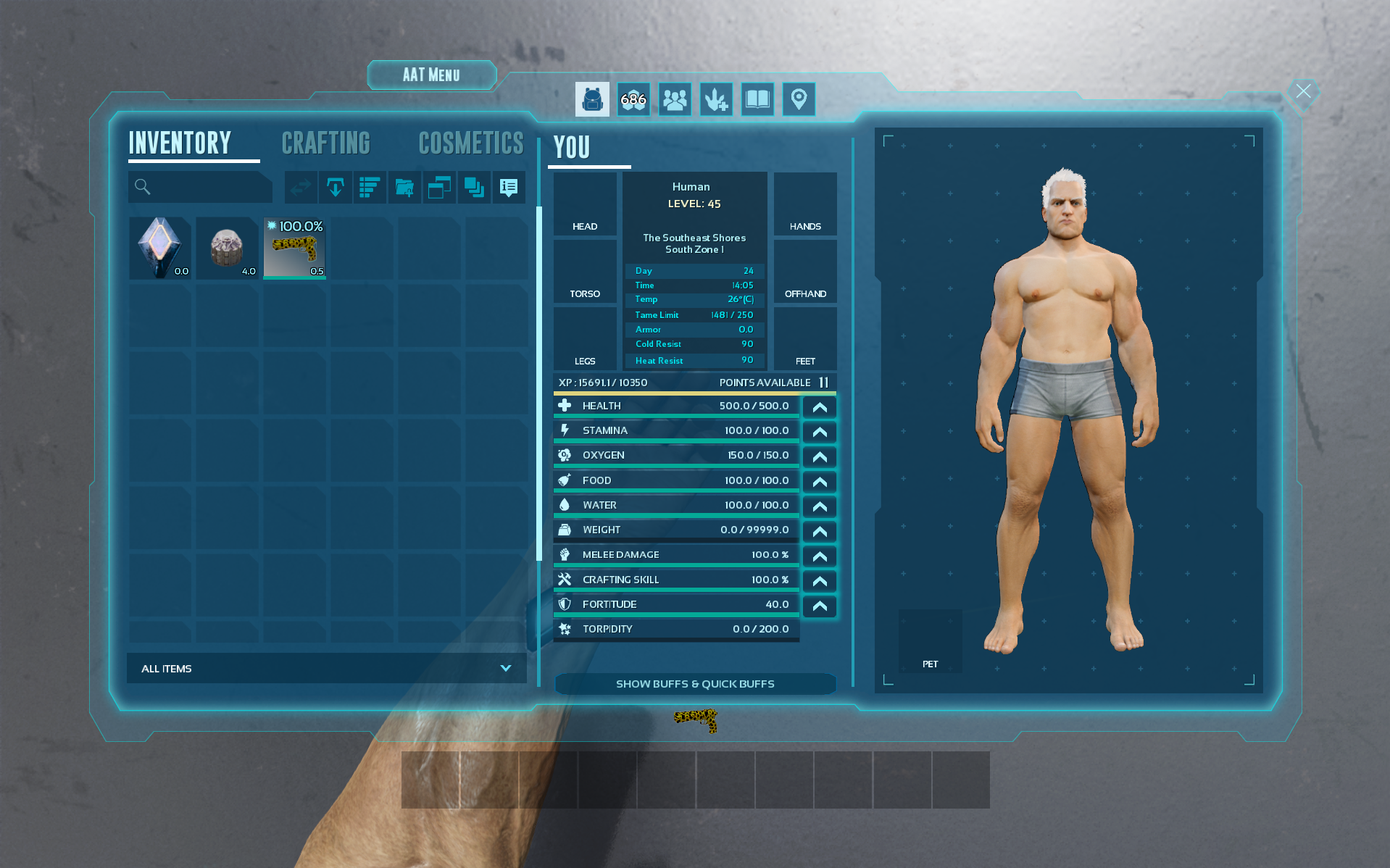
Task: Close the inventory window
Action: click(x=1303, y=91)
